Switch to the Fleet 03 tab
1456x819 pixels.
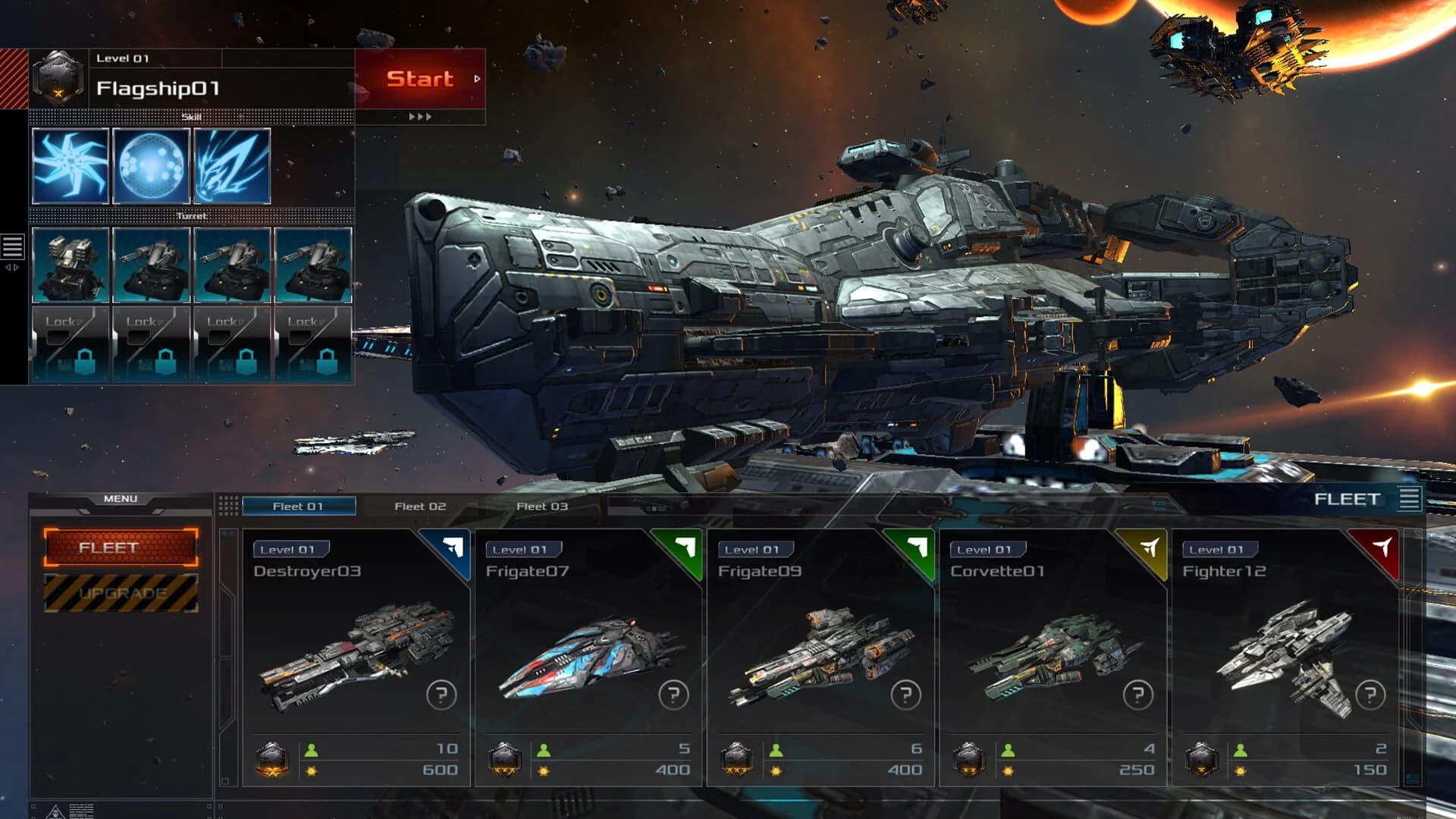pos(541,505)
